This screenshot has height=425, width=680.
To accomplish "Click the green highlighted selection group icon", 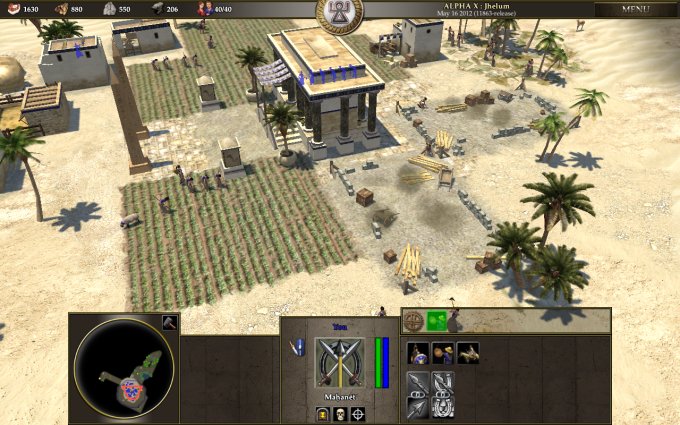I will coord(436,321).
